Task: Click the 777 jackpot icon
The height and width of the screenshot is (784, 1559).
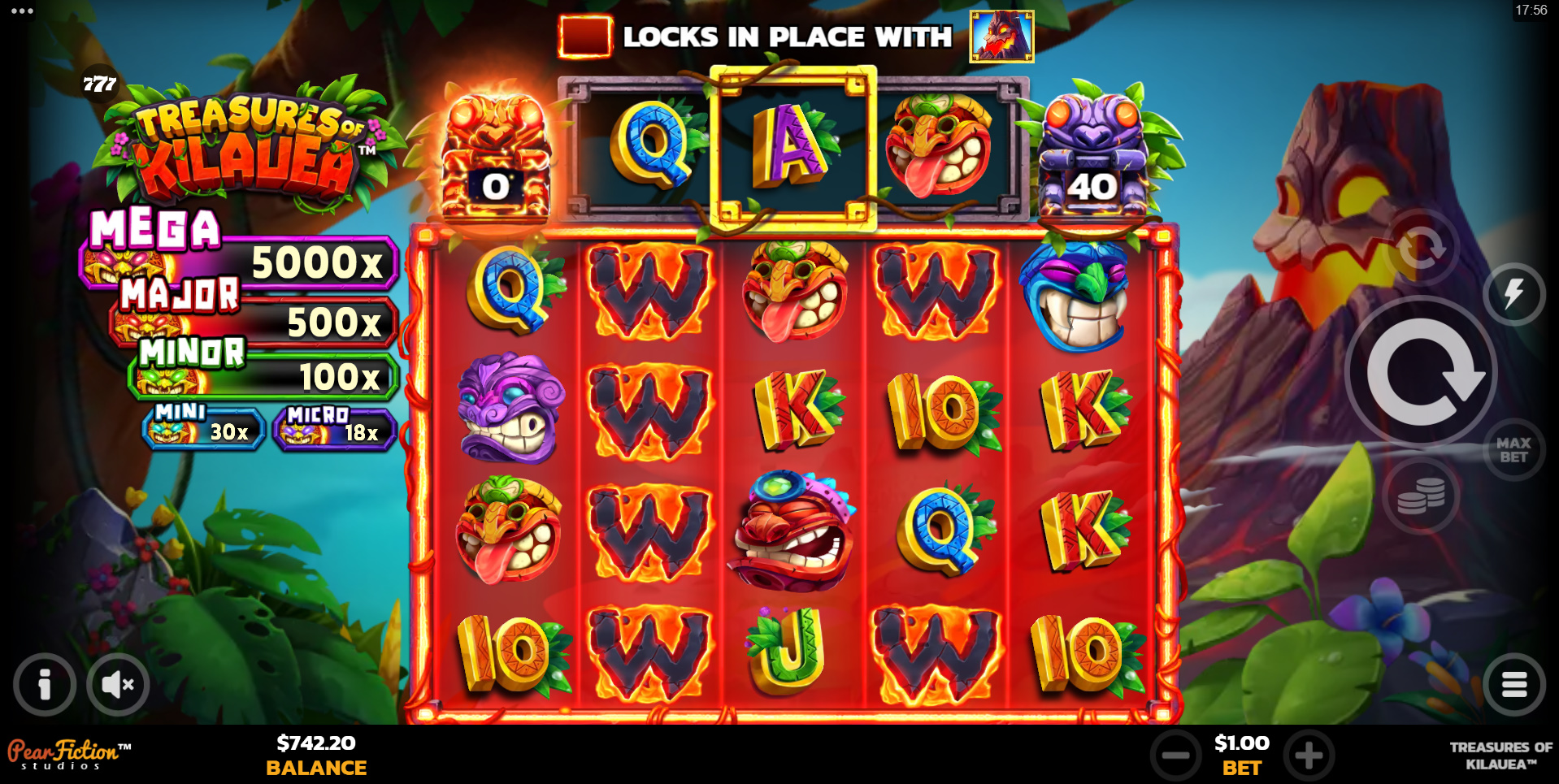Action: tap(99, 81)
